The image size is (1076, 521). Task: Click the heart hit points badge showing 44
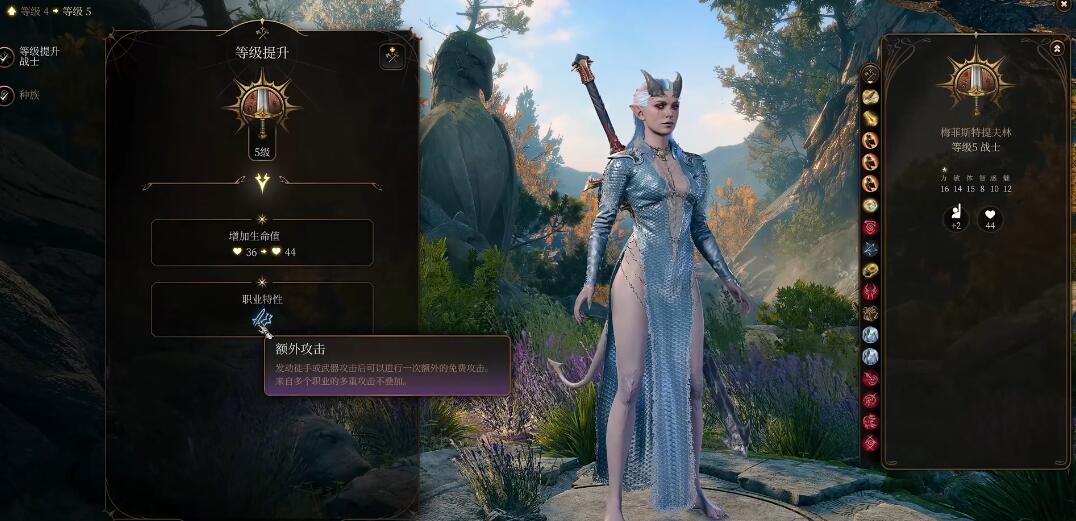[990, 218]
